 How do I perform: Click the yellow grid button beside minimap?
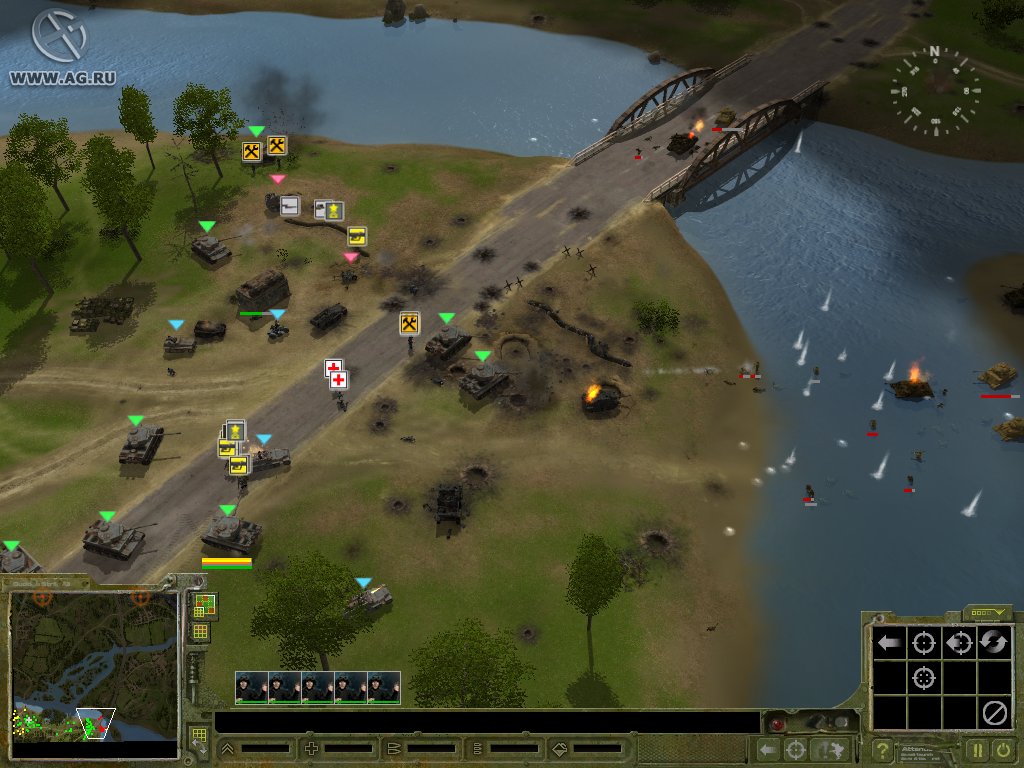coord(200,632)
